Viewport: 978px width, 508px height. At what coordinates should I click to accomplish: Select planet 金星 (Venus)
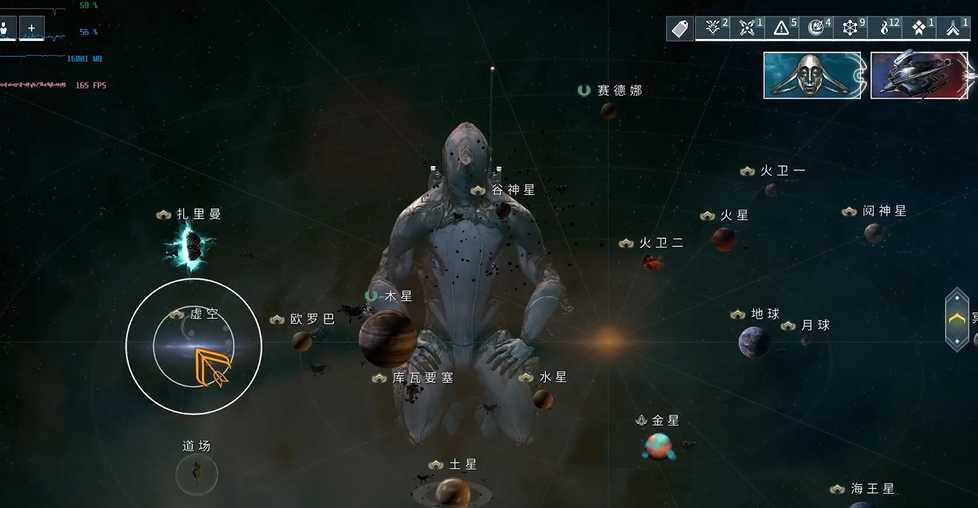click(x=657, y=445)
